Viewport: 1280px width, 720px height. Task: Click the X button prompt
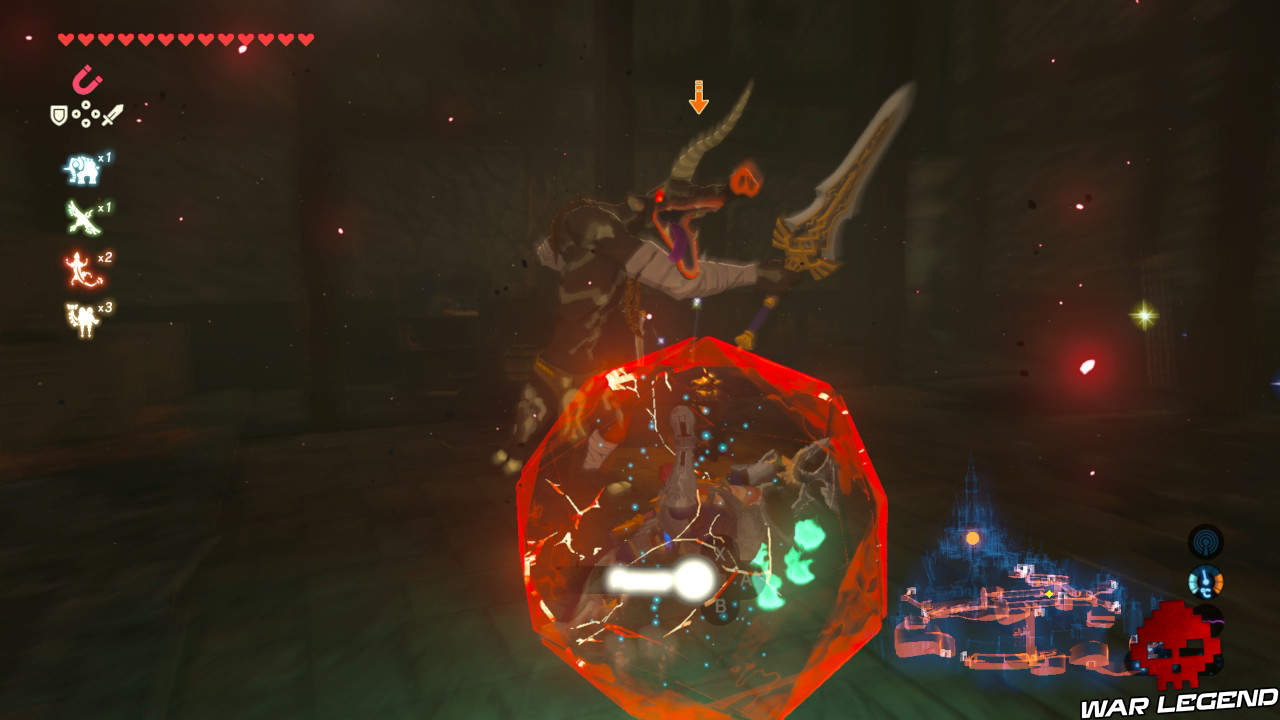point(720,552)
